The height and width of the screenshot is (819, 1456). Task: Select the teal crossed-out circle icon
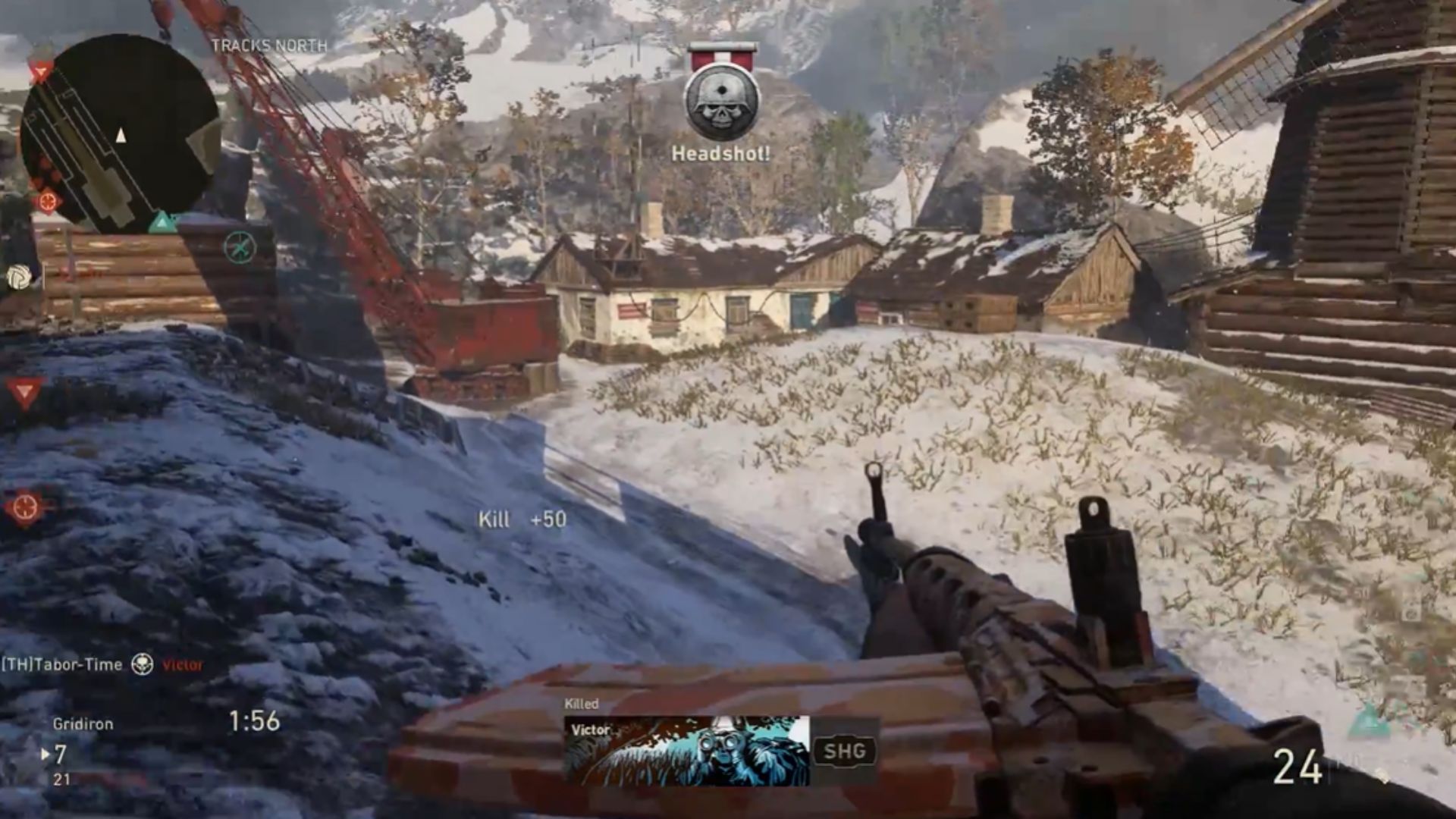click(x=240, y=247)
